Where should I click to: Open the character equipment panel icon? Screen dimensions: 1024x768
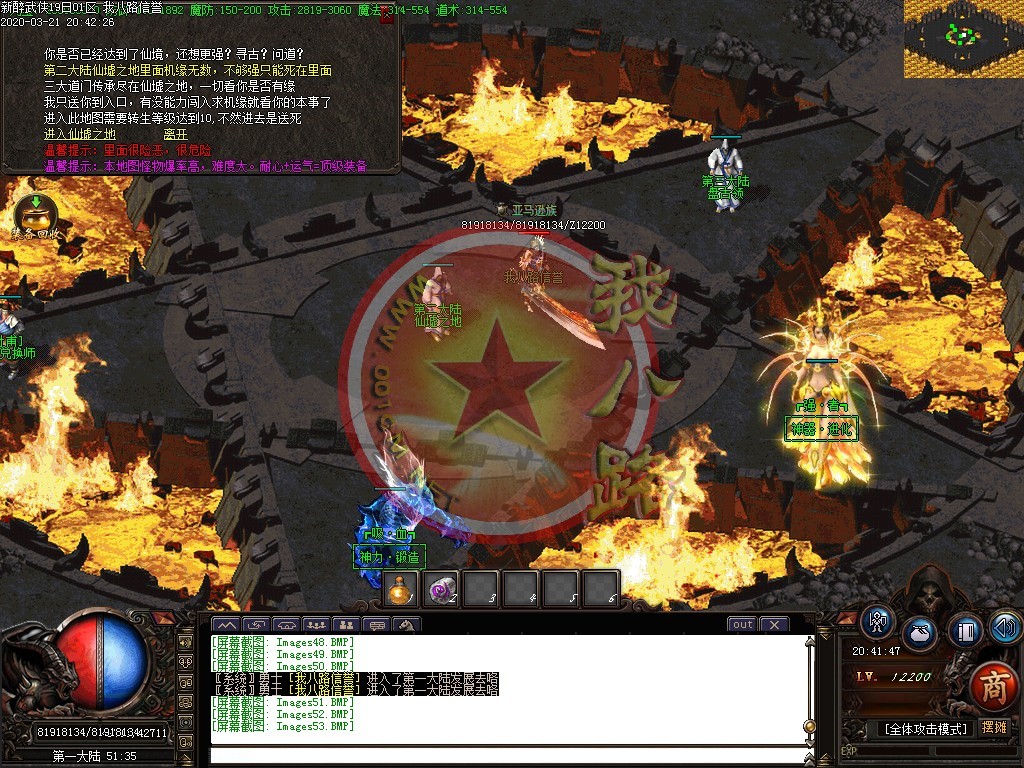[878, 622]
